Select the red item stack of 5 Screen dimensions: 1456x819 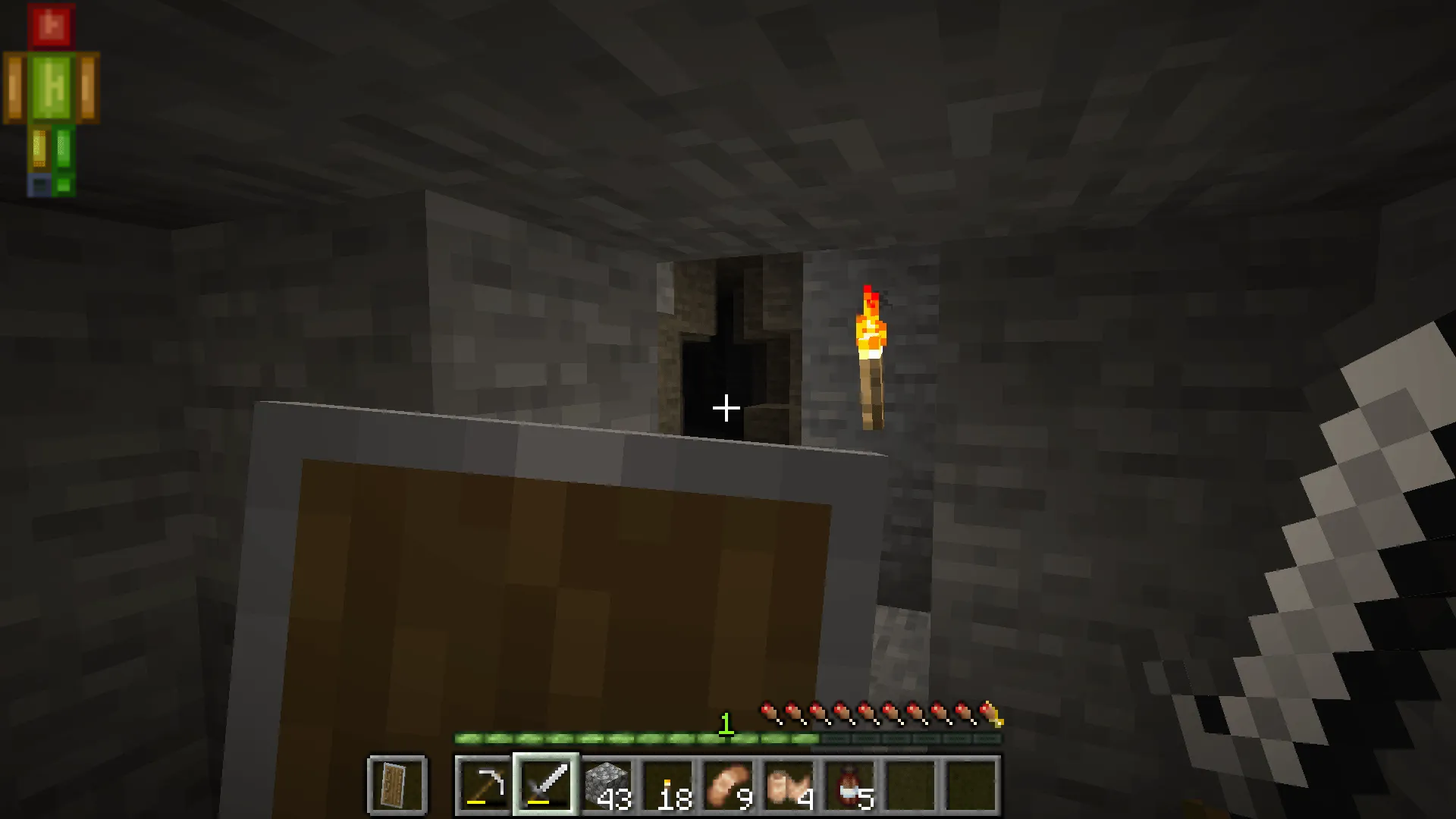(x=850, y=785)
